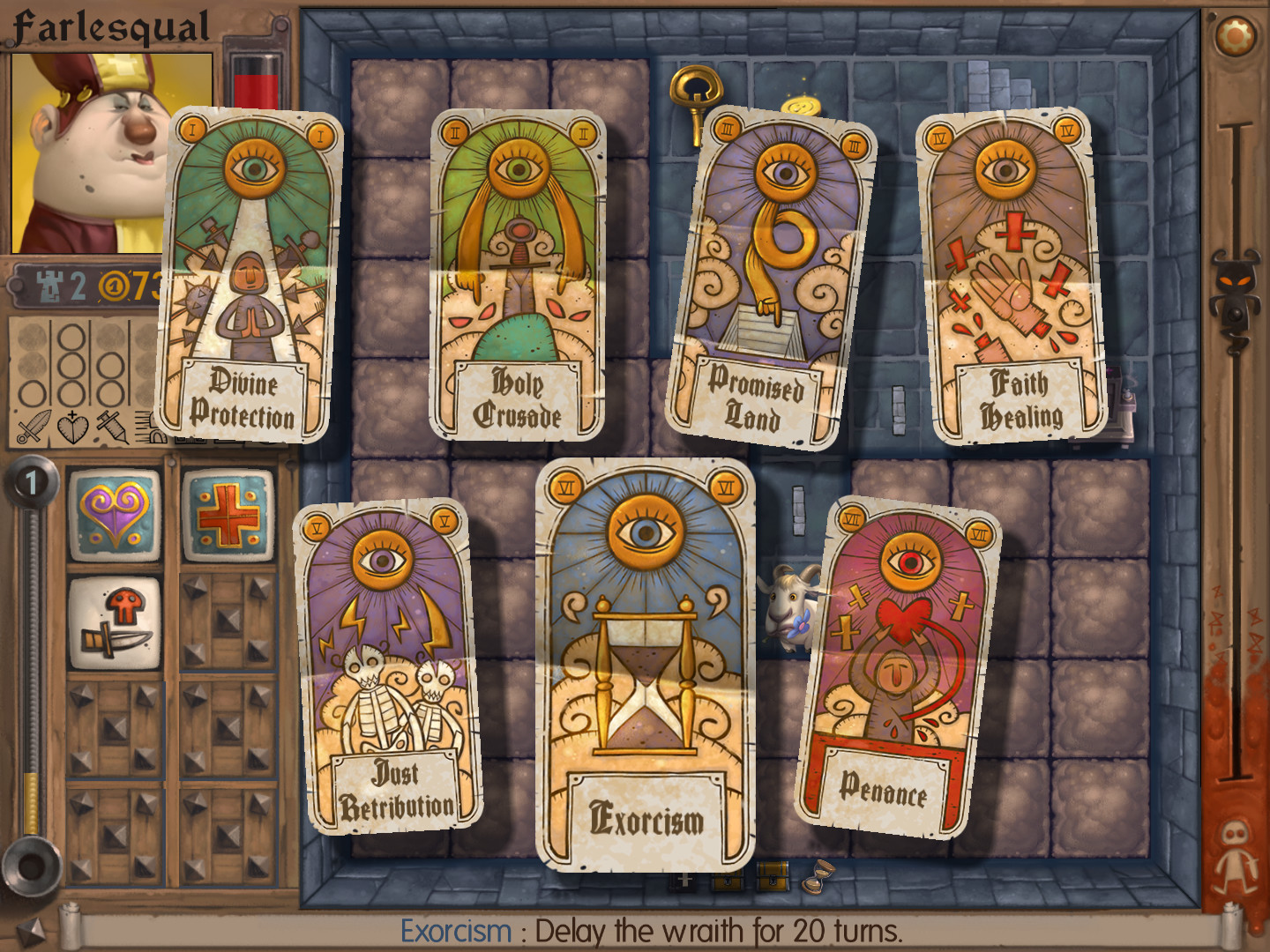Viewport: 1270px width, 952px height.
Task: Click the tower icon beside level 2
Action: click(x=50, y=284)
